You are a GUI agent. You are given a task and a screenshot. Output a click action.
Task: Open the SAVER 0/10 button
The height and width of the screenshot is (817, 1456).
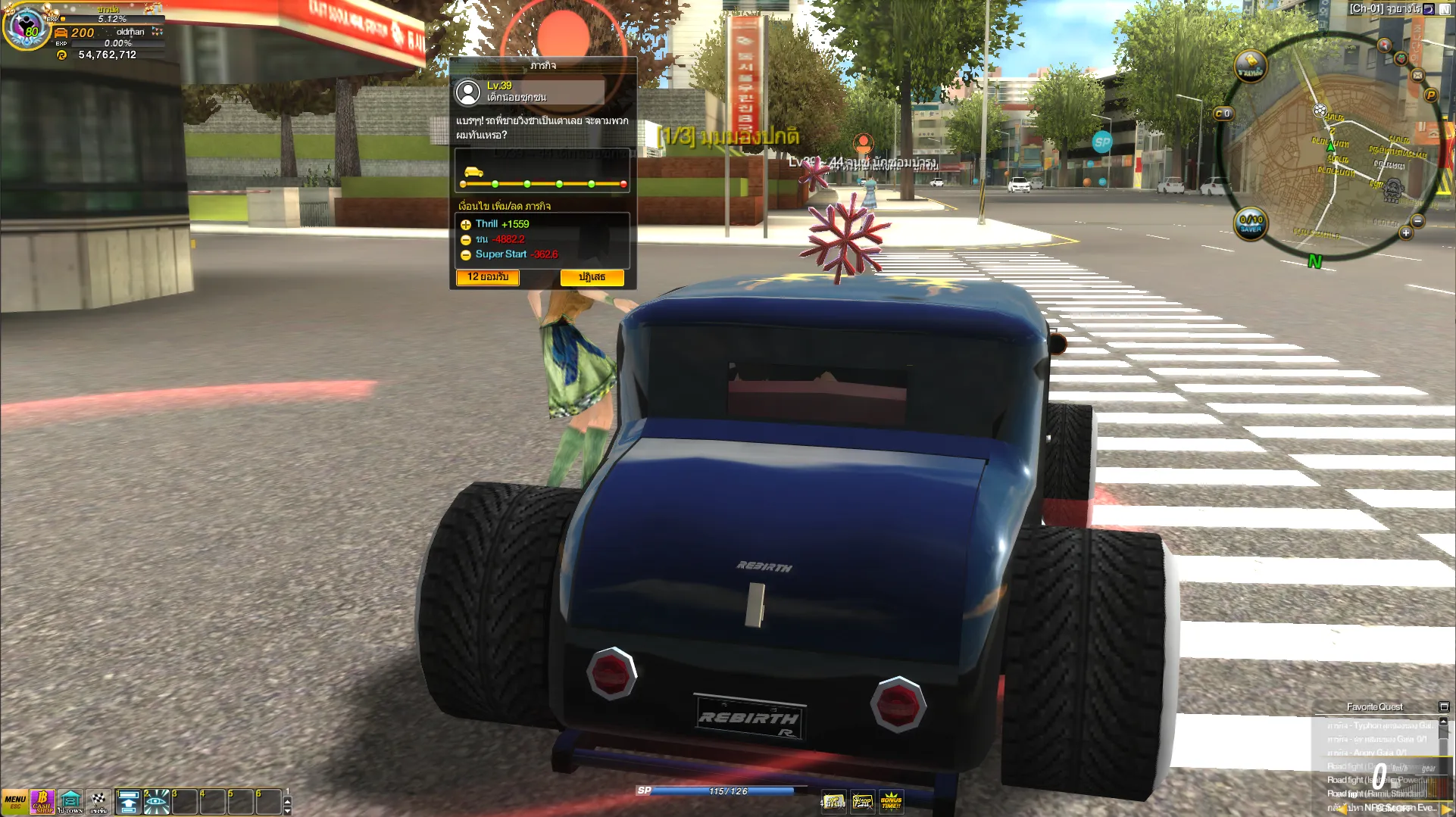click(x=1251, y=223)
